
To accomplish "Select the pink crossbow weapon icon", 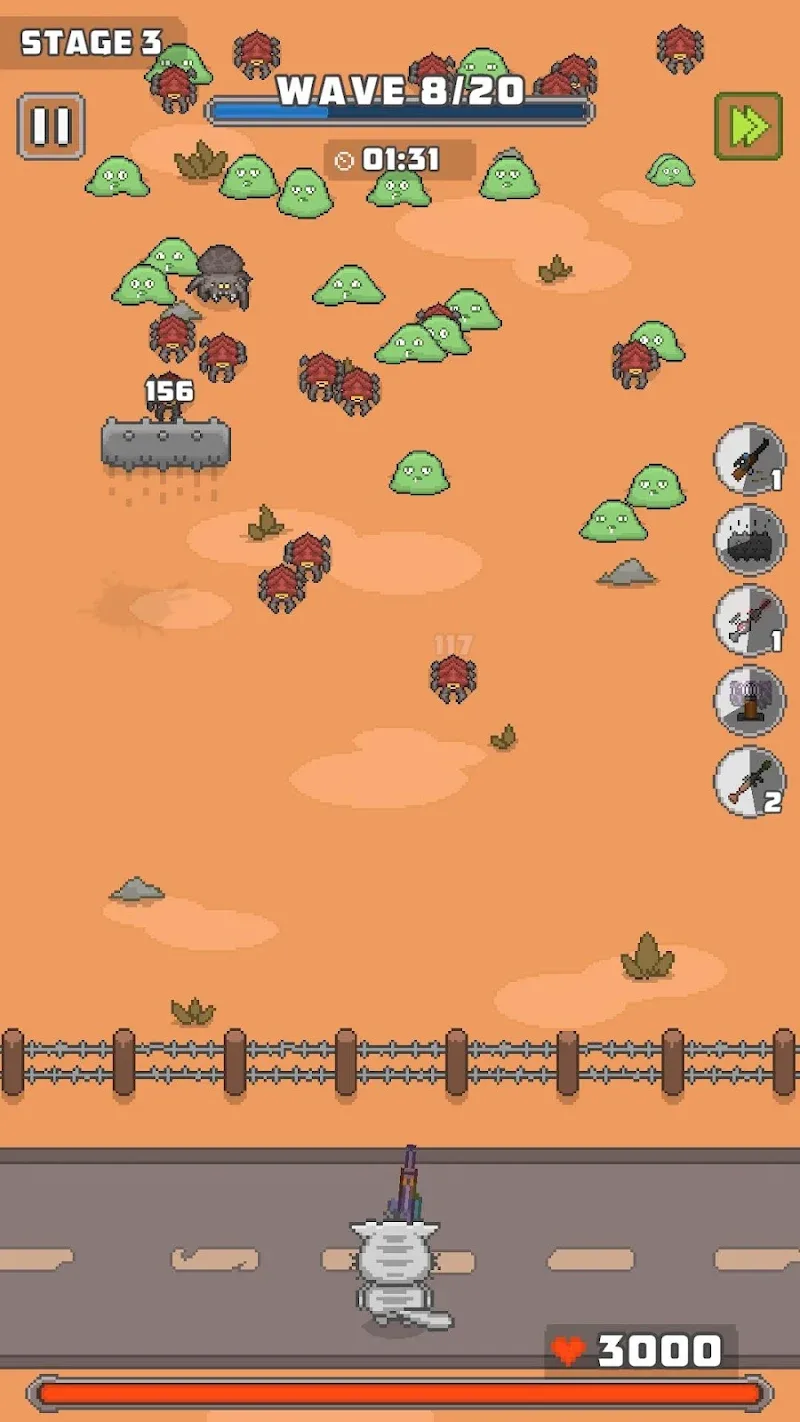I will (x=749, y=621).
